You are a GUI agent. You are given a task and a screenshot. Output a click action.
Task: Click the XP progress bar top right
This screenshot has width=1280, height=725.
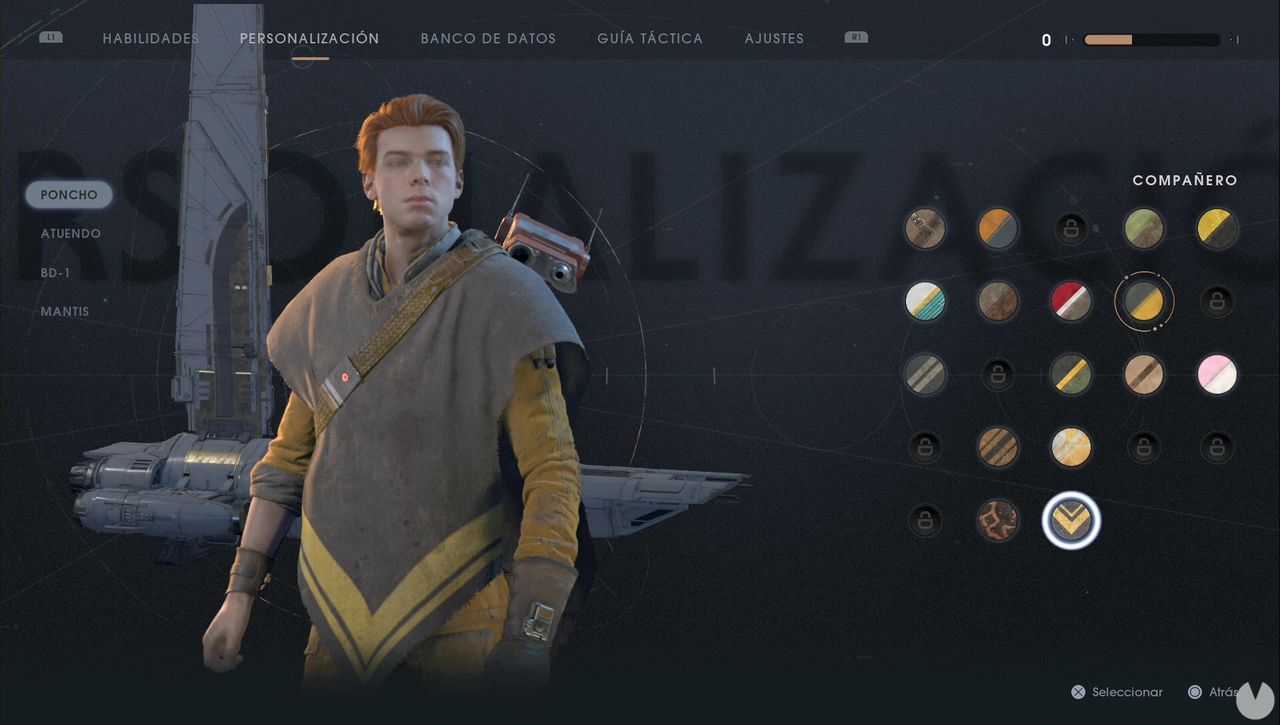tap(1150, 40)
